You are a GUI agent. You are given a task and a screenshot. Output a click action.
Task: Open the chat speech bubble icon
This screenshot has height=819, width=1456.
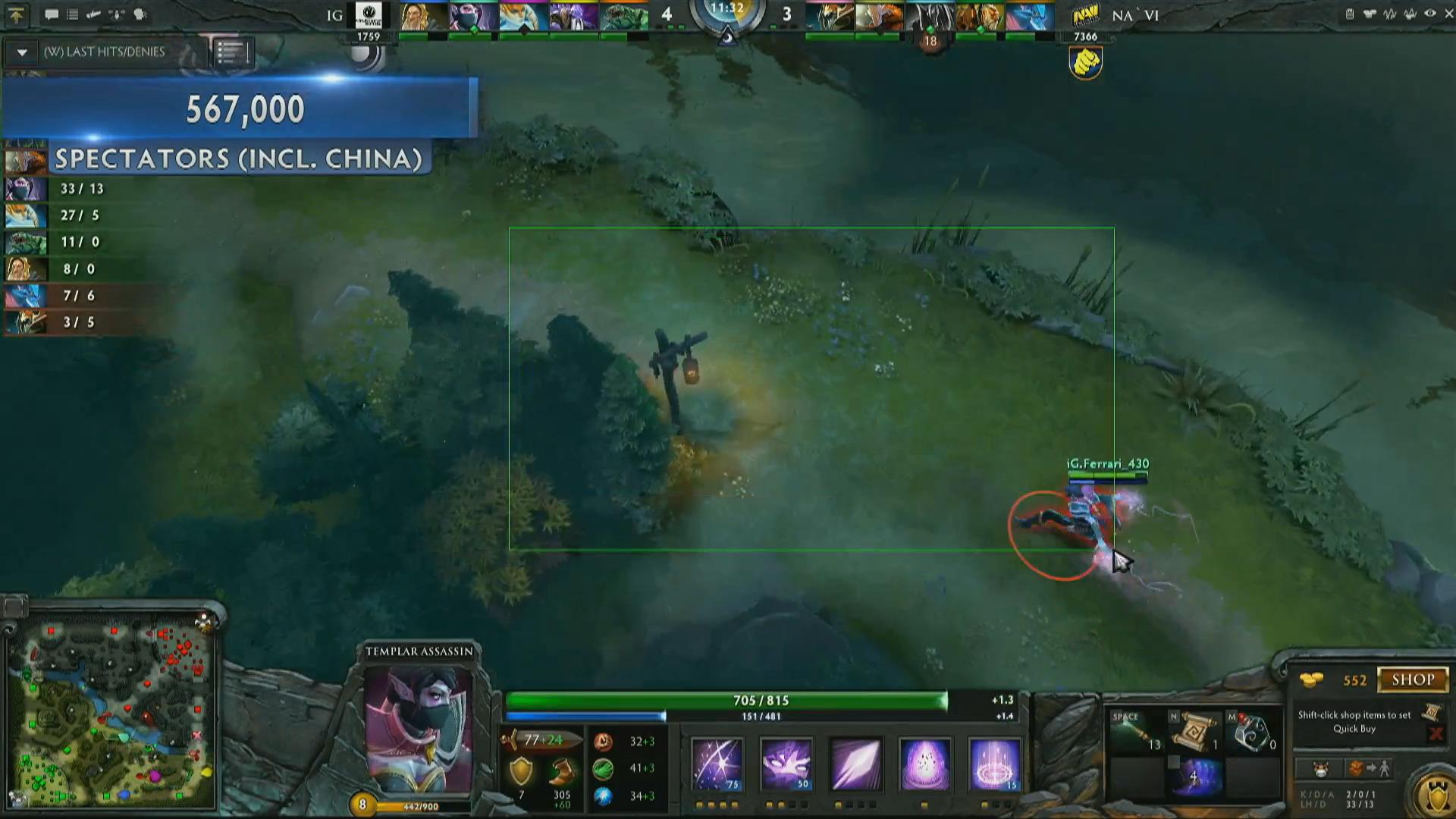click(x=52, y=14)
